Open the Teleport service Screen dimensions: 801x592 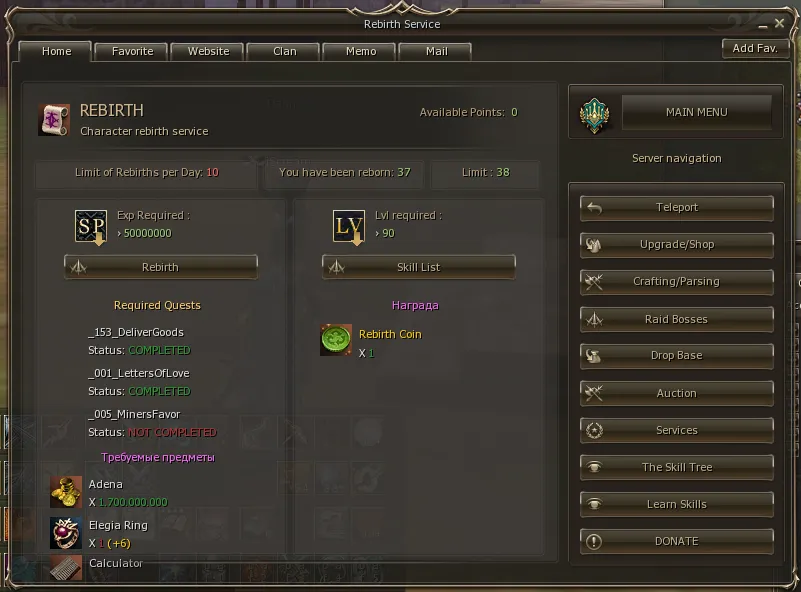point(677,207)
